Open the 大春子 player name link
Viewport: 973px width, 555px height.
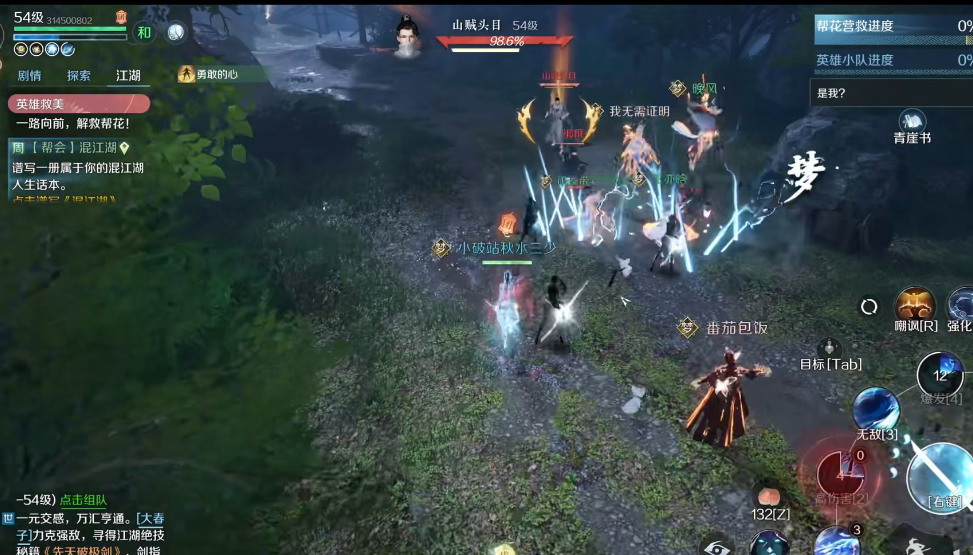(x=150, y=518)
